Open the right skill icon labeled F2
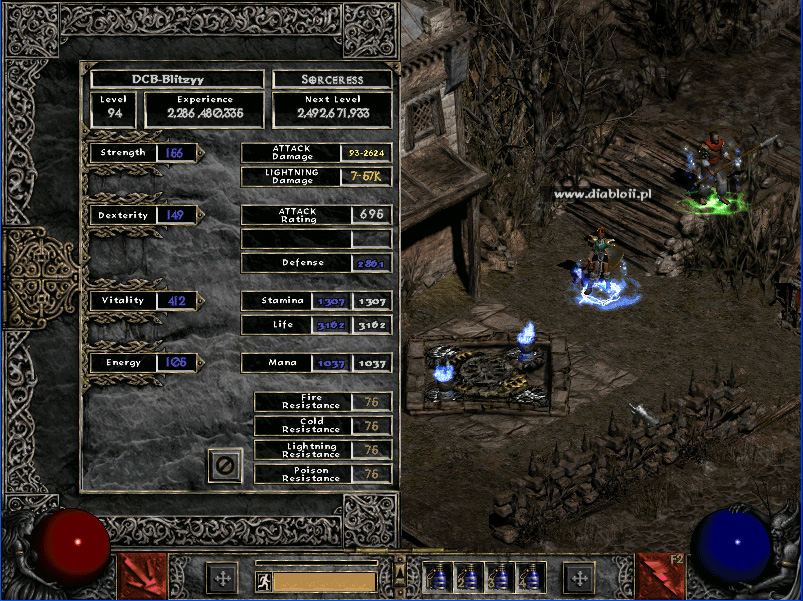This screenshot has width=803, height=601. 661,577
